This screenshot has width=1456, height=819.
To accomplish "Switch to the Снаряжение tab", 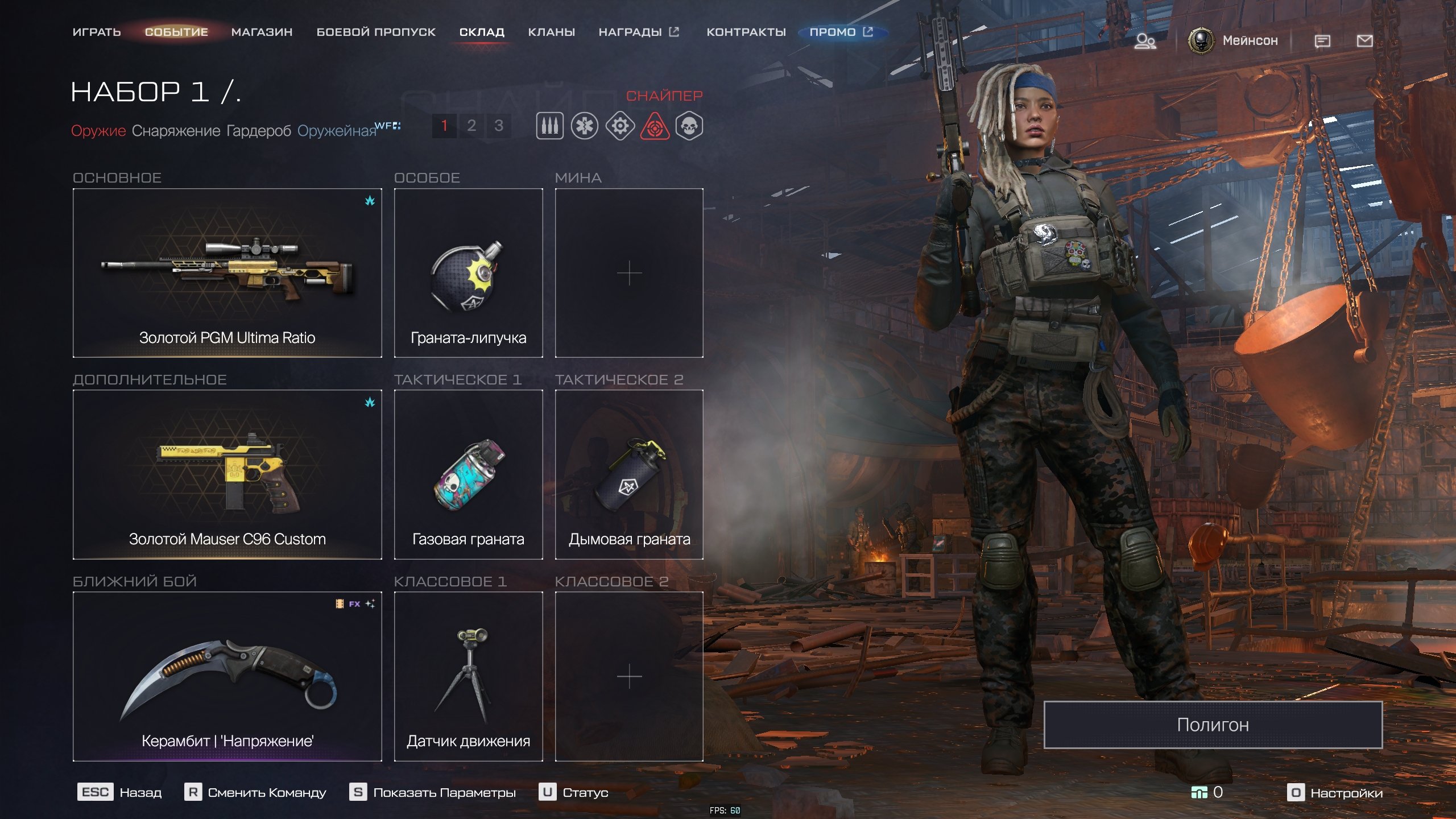I will tap(176, 131).
